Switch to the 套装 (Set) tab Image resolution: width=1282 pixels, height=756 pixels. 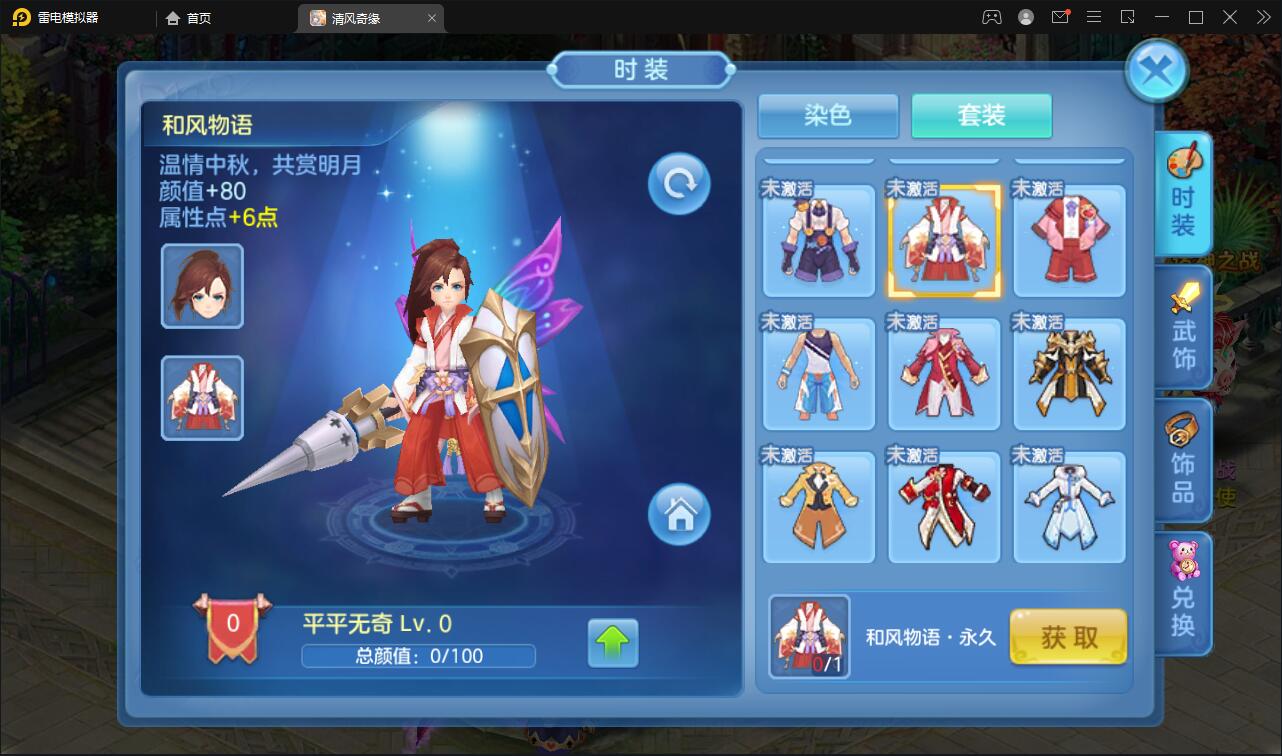tap(981, 116)
